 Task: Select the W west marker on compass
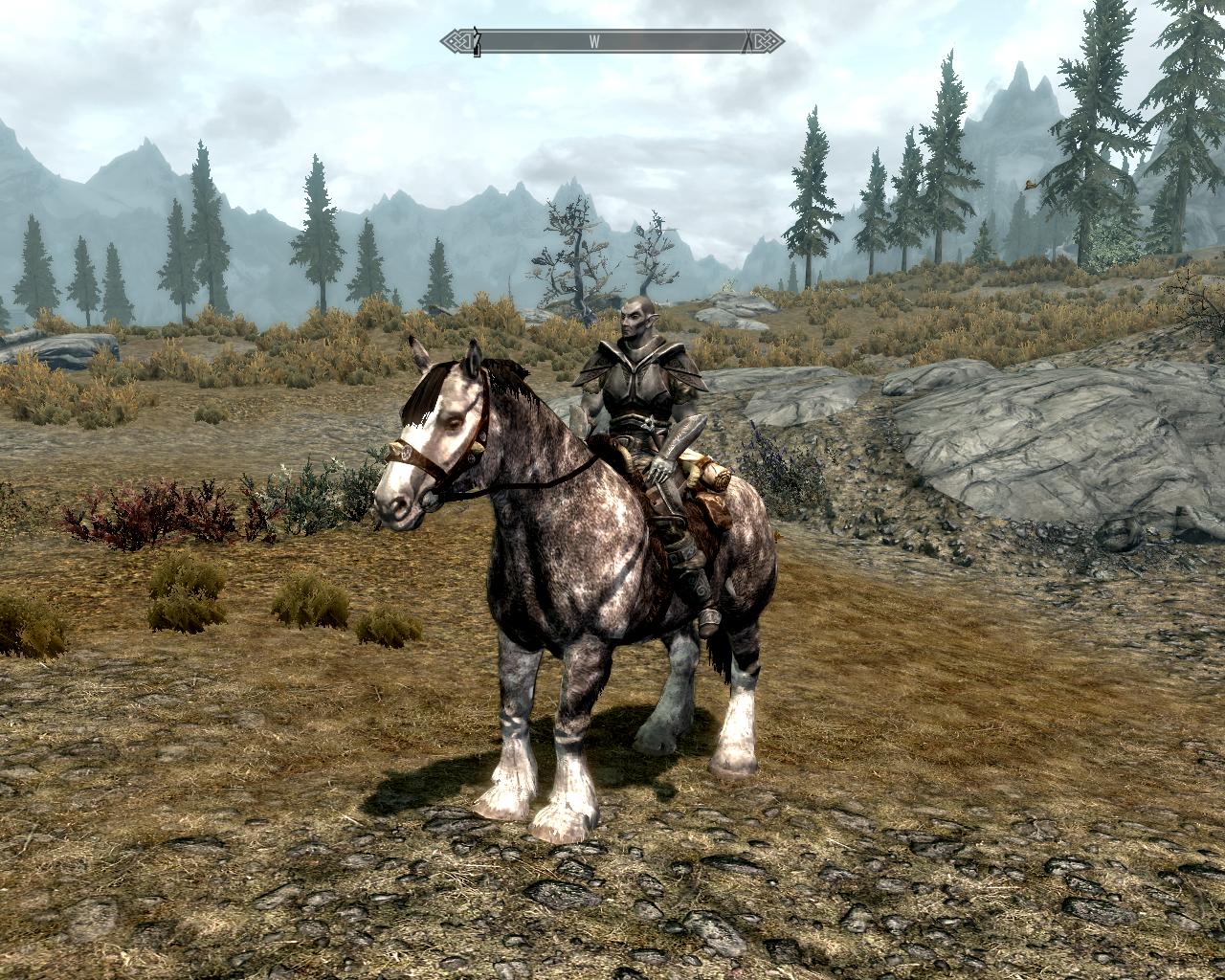594,41
